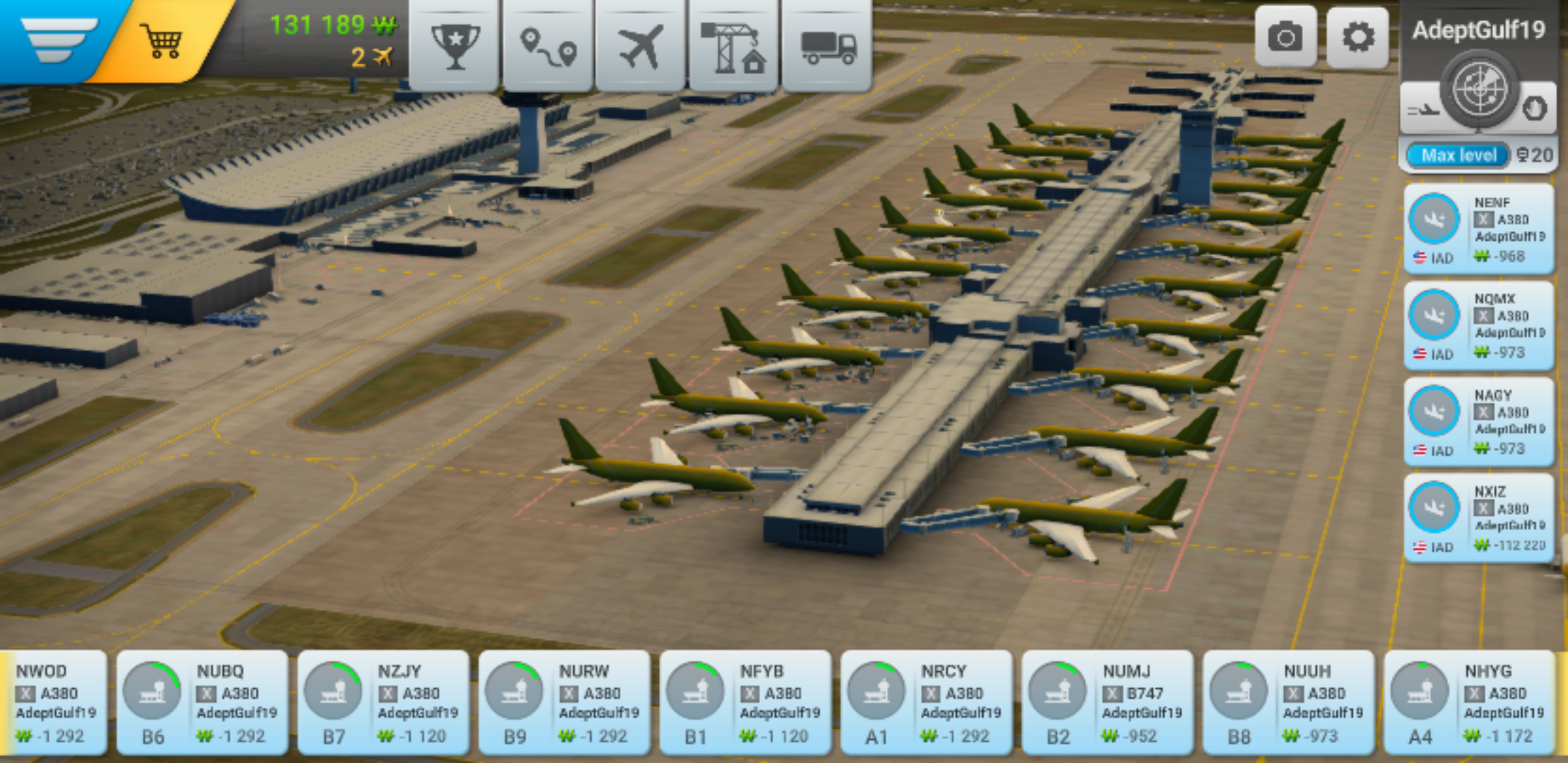The height and width of the screenshot is (763, 1568).
Task: Open the crane construction panel
Action: [x=733, y=46]
